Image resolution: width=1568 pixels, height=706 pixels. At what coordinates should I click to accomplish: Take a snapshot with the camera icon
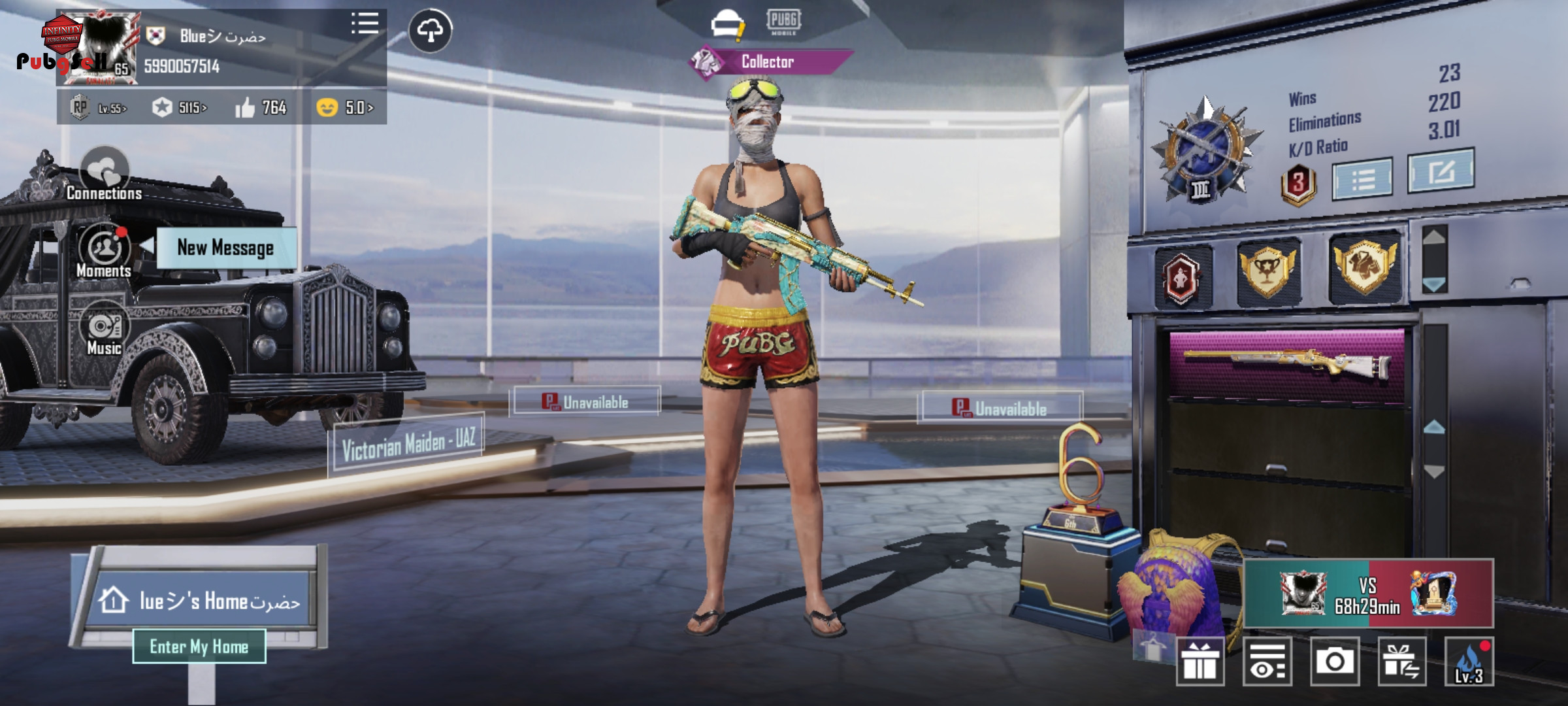[x=1335, y=662]
